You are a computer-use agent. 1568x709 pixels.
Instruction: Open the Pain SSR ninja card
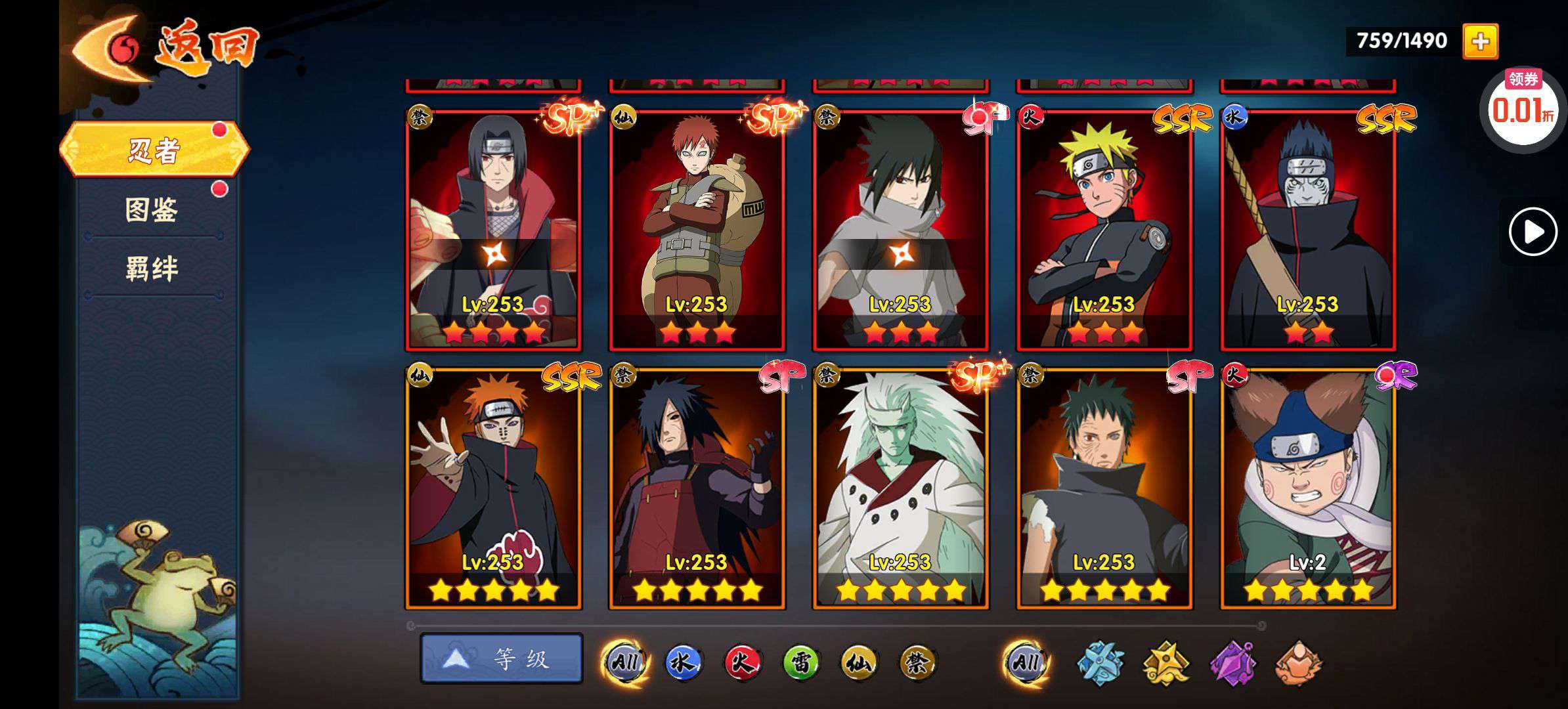[x=493, y=489]
